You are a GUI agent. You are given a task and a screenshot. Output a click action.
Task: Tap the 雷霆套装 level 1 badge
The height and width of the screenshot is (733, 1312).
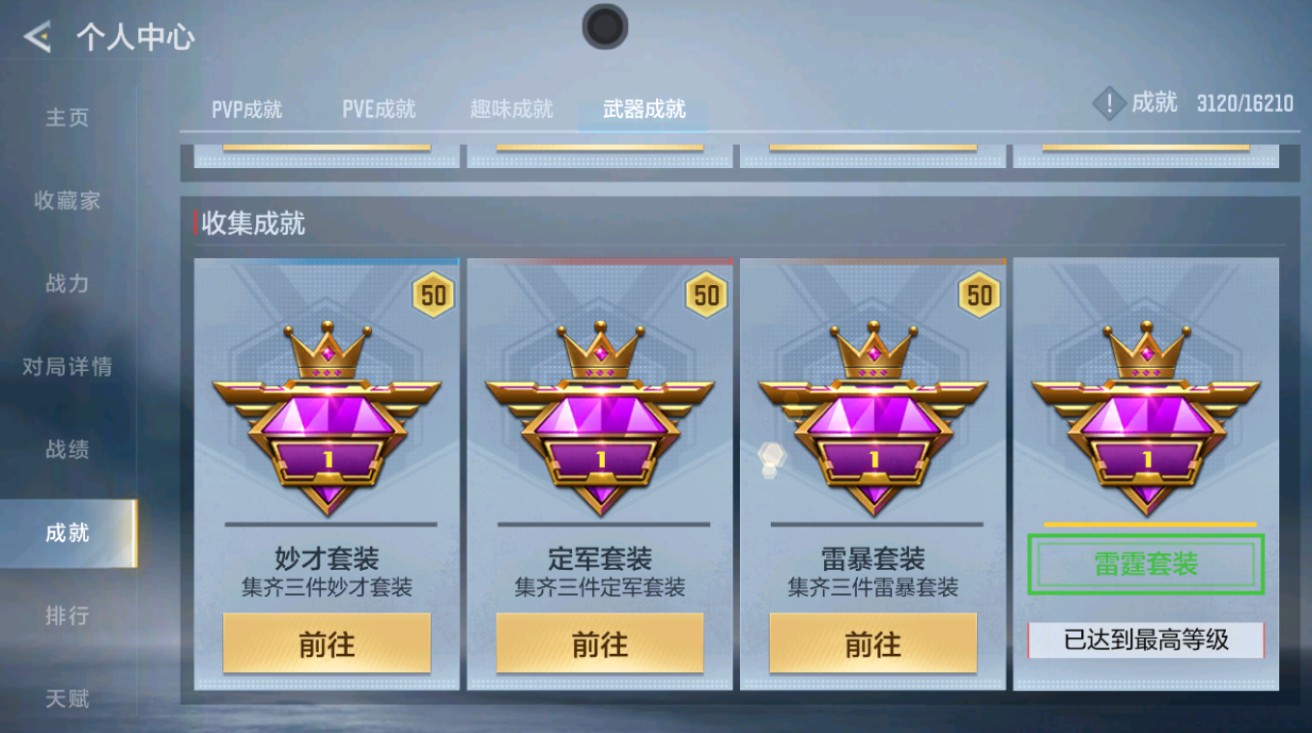pos(1146,418)
